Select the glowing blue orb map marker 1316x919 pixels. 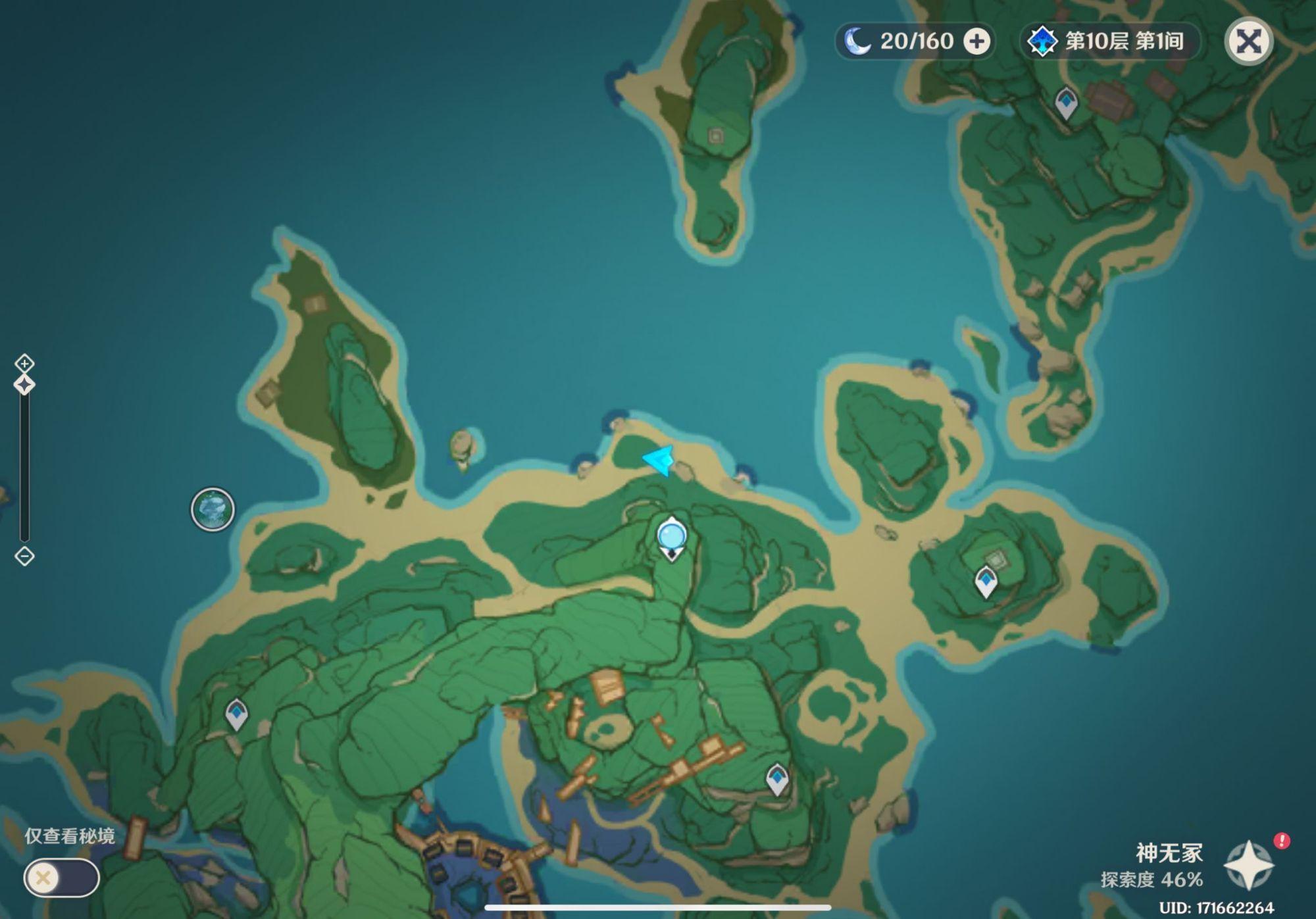[672, 537]
